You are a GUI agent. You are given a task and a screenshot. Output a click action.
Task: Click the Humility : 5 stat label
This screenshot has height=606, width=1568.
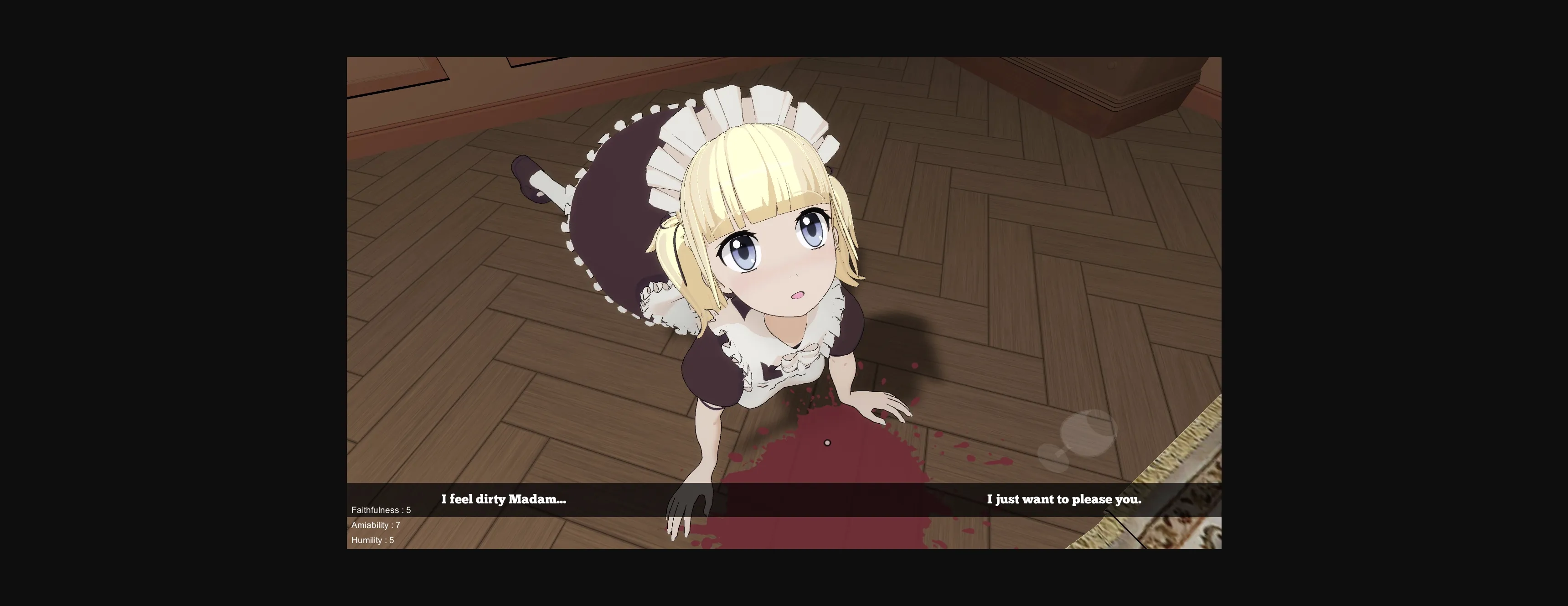coord(372,540)
